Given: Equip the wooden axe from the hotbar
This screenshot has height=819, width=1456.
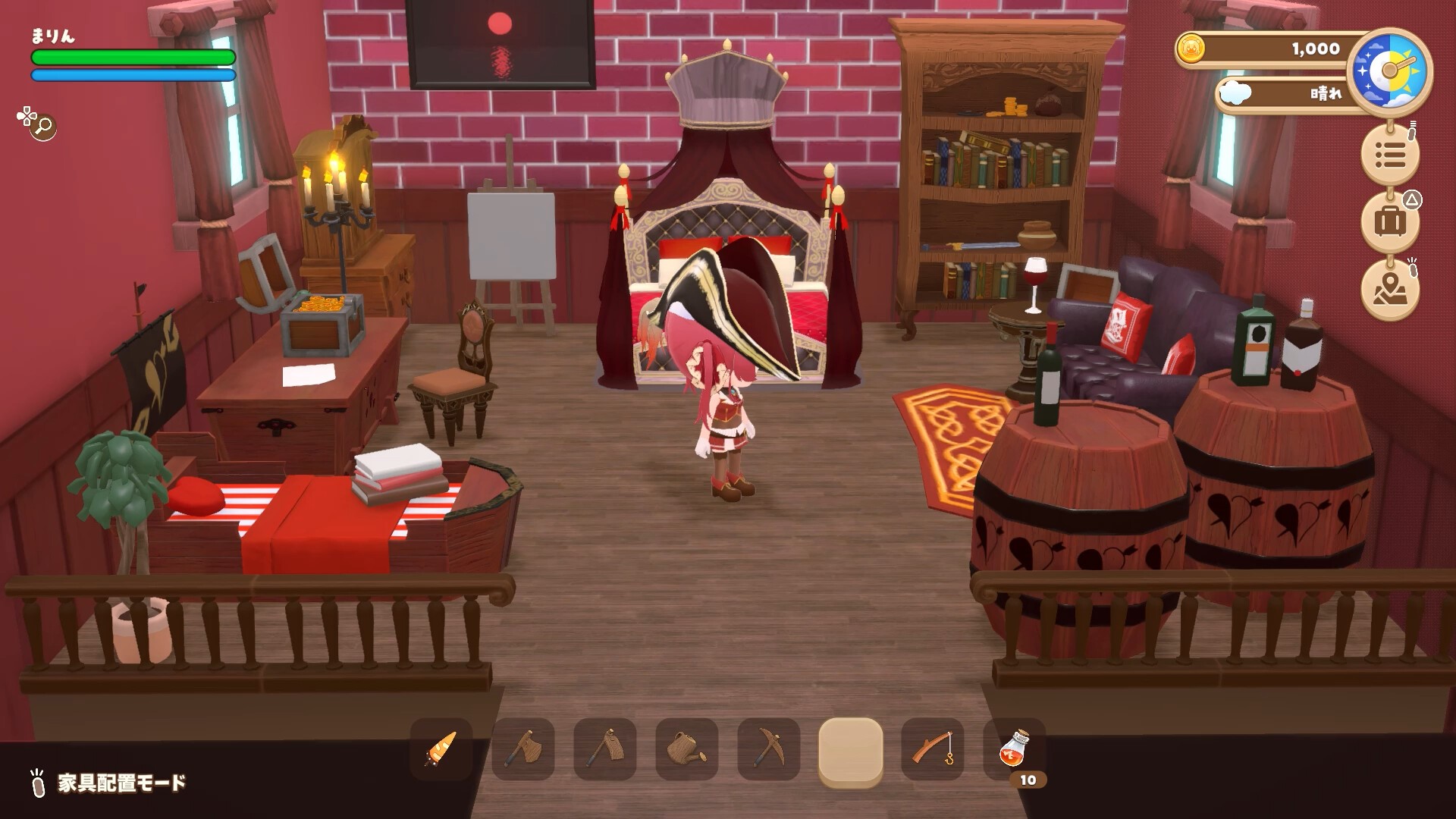Looking at the screenshot, I should coord(523,749).
